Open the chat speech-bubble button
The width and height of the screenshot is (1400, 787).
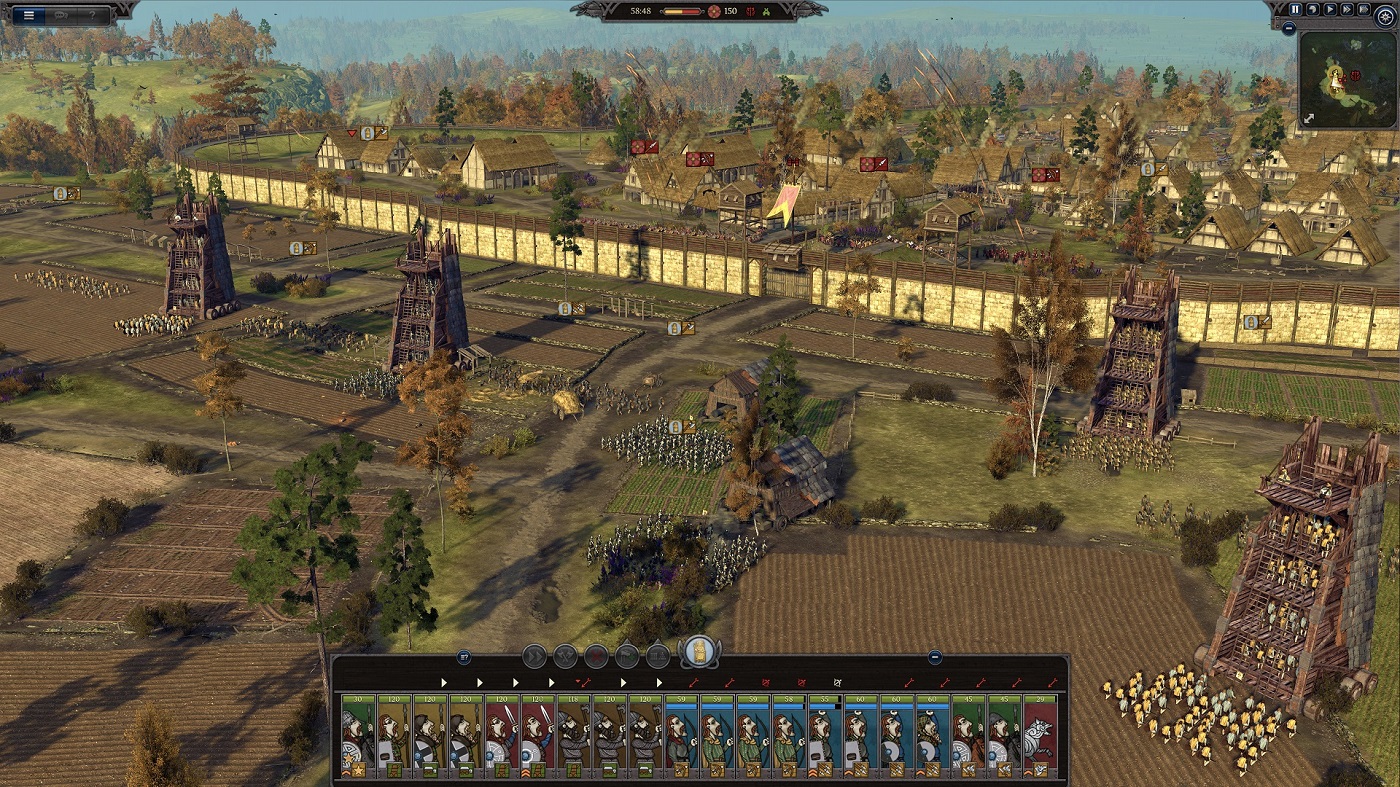[61, 15]
